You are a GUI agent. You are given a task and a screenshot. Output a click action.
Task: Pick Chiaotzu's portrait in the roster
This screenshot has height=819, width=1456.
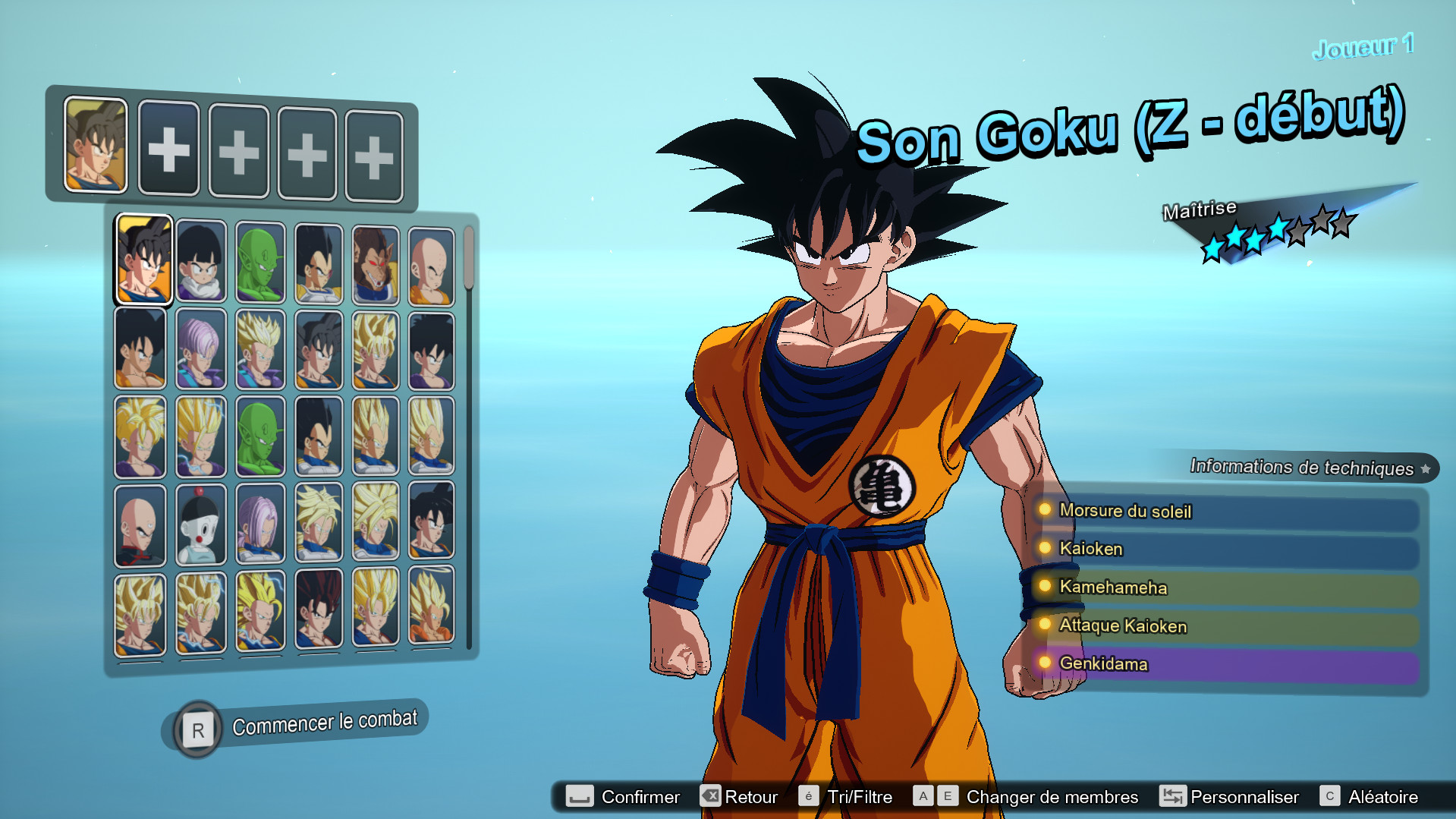point(201,524)
